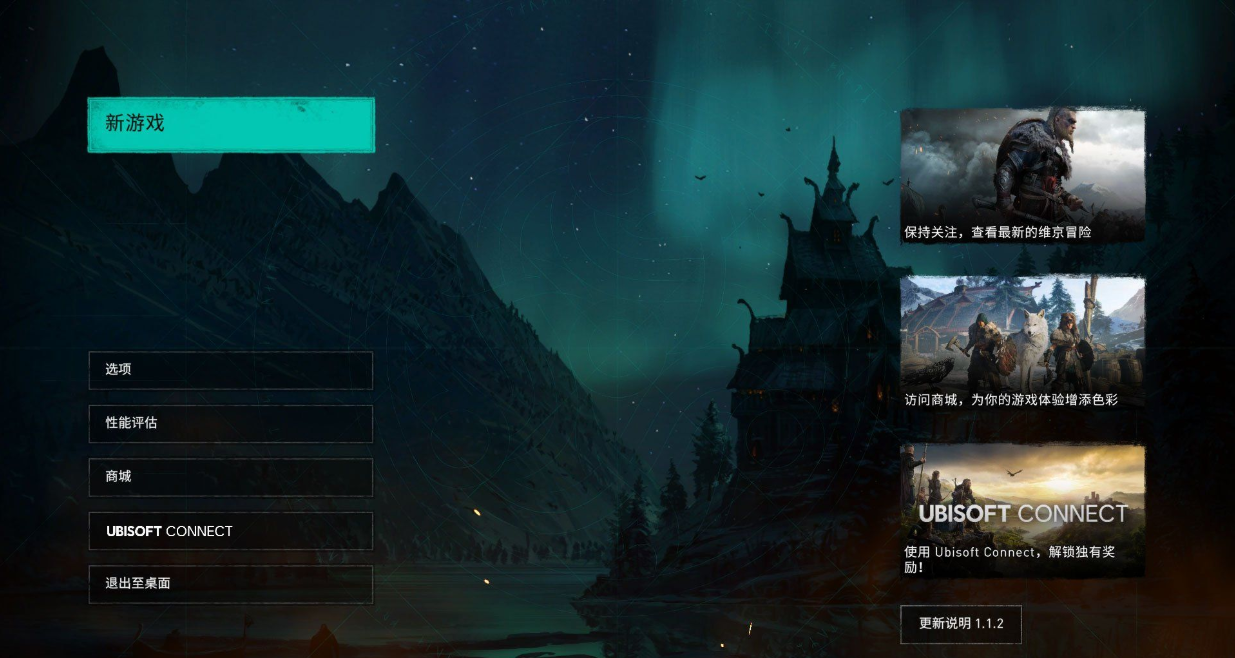Open the 商城 store menu entry
Image resolution: width=1235 pixels, height=658 pixels.
coord(231,477)
